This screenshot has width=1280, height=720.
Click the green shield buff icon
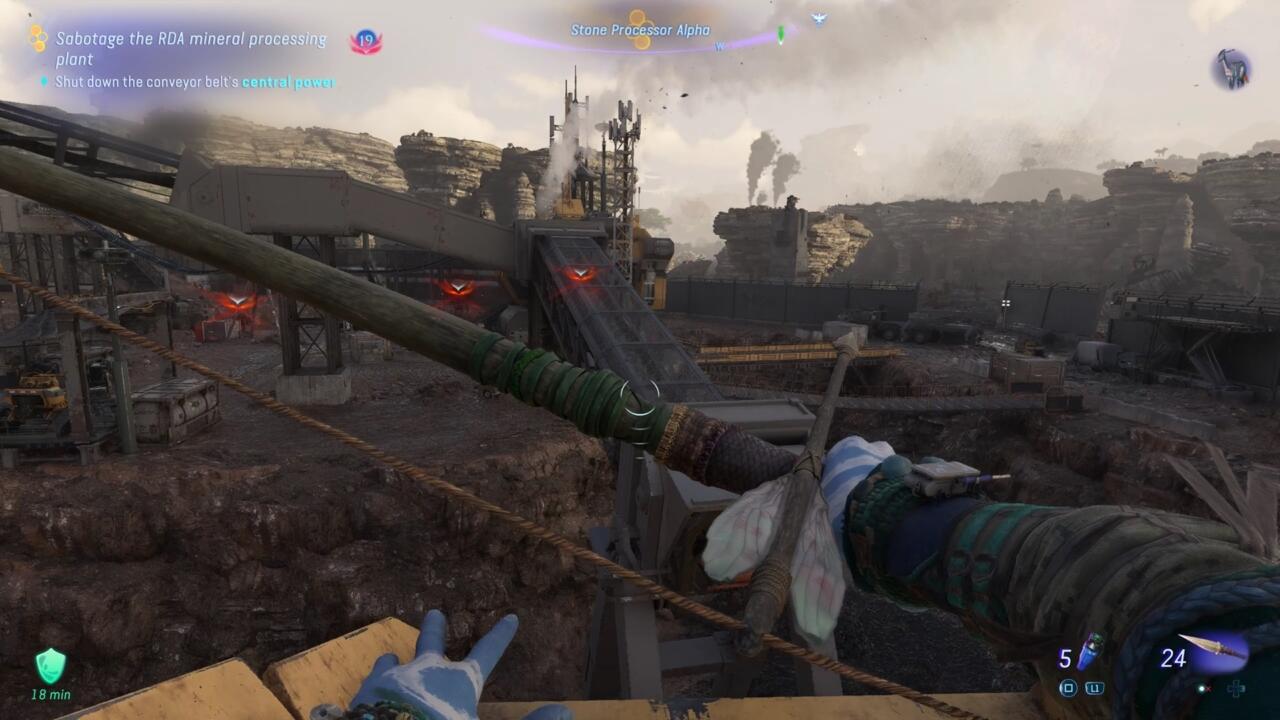coord(50,666)
